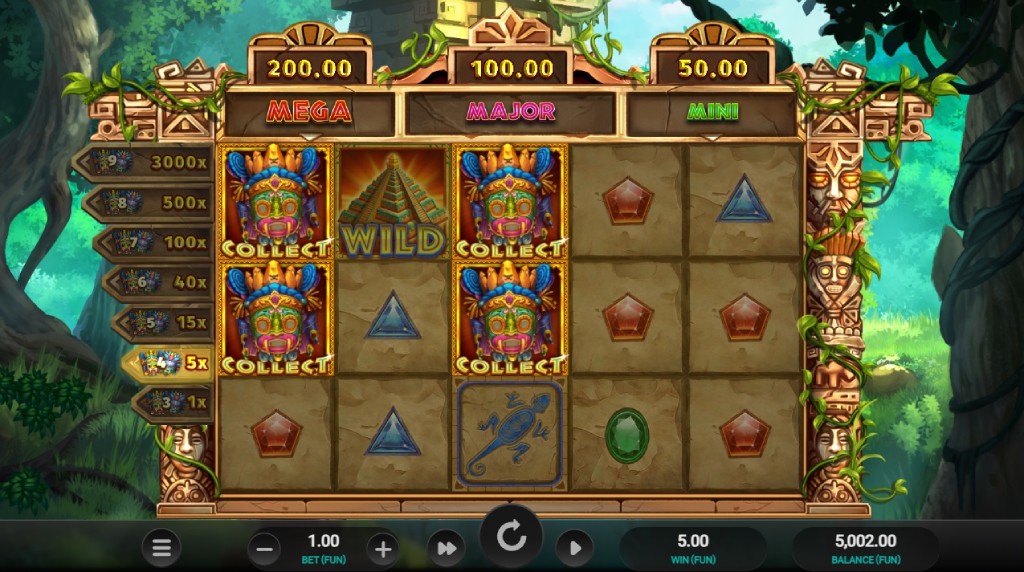The width and height of the screenshot is (1024, 572).
Task: Open the hamburger menu
Action: (x=161, y=547)
